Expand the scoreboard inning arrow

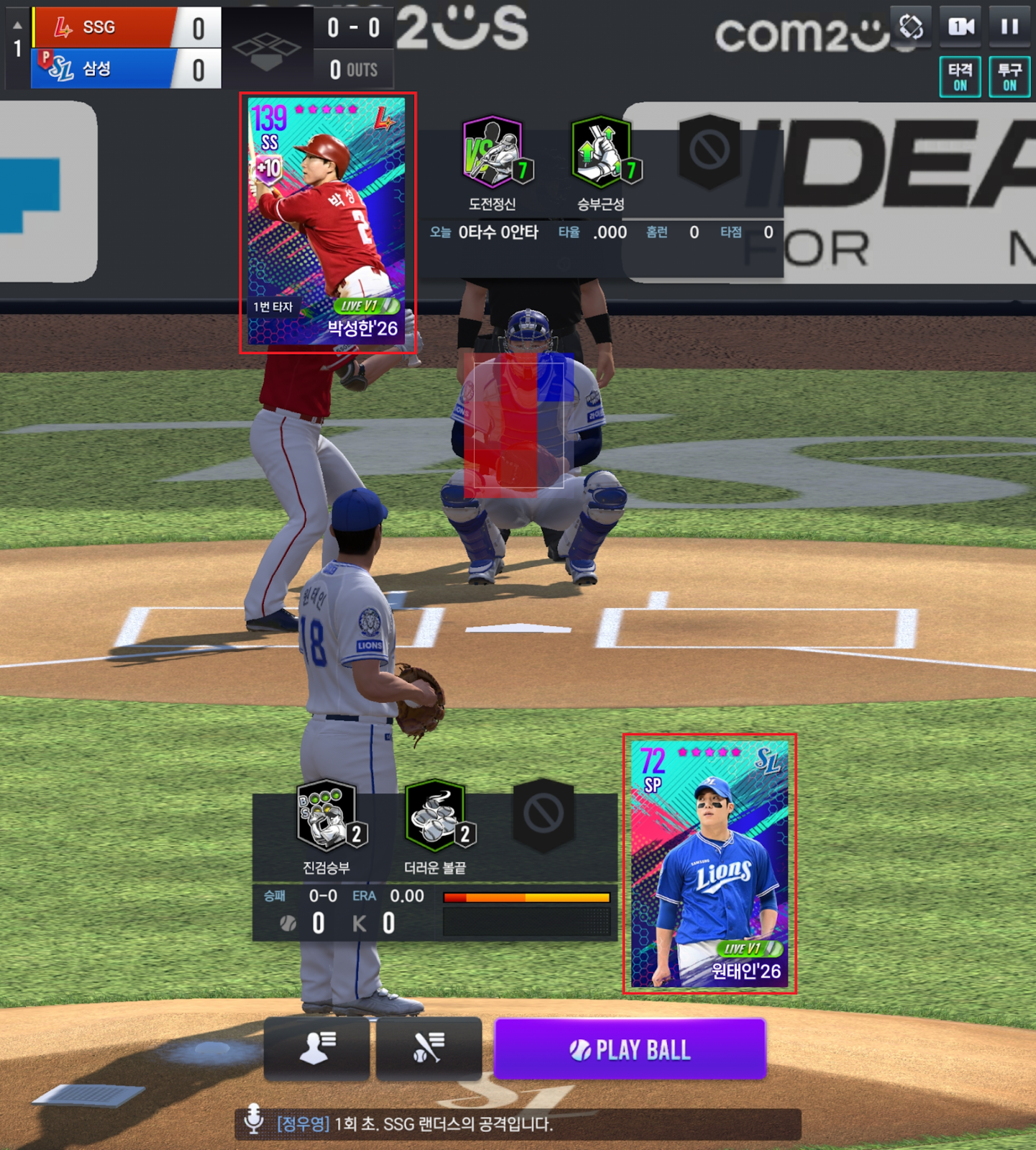pos(17,26)
